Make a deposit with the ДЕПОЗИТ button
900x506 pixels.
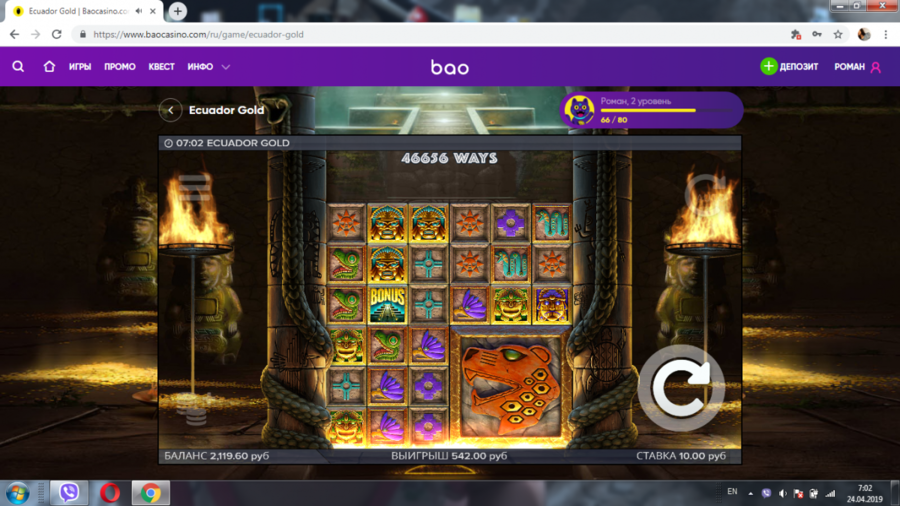(x=789, y=67)
